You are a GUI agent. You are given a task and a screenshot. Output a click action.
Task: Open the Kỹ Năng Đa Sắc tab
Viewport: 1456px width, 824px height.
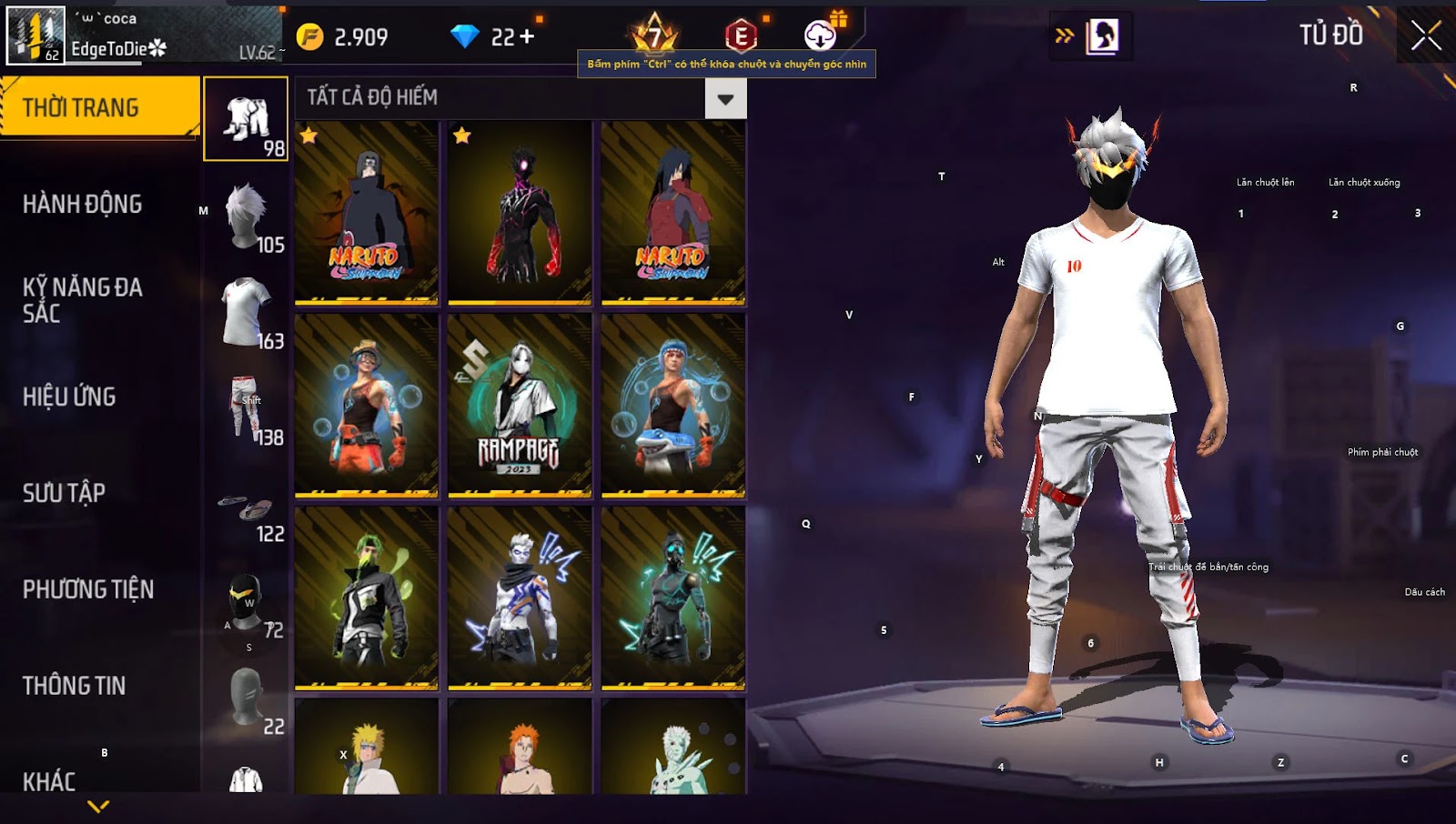(x=83, y=300)
